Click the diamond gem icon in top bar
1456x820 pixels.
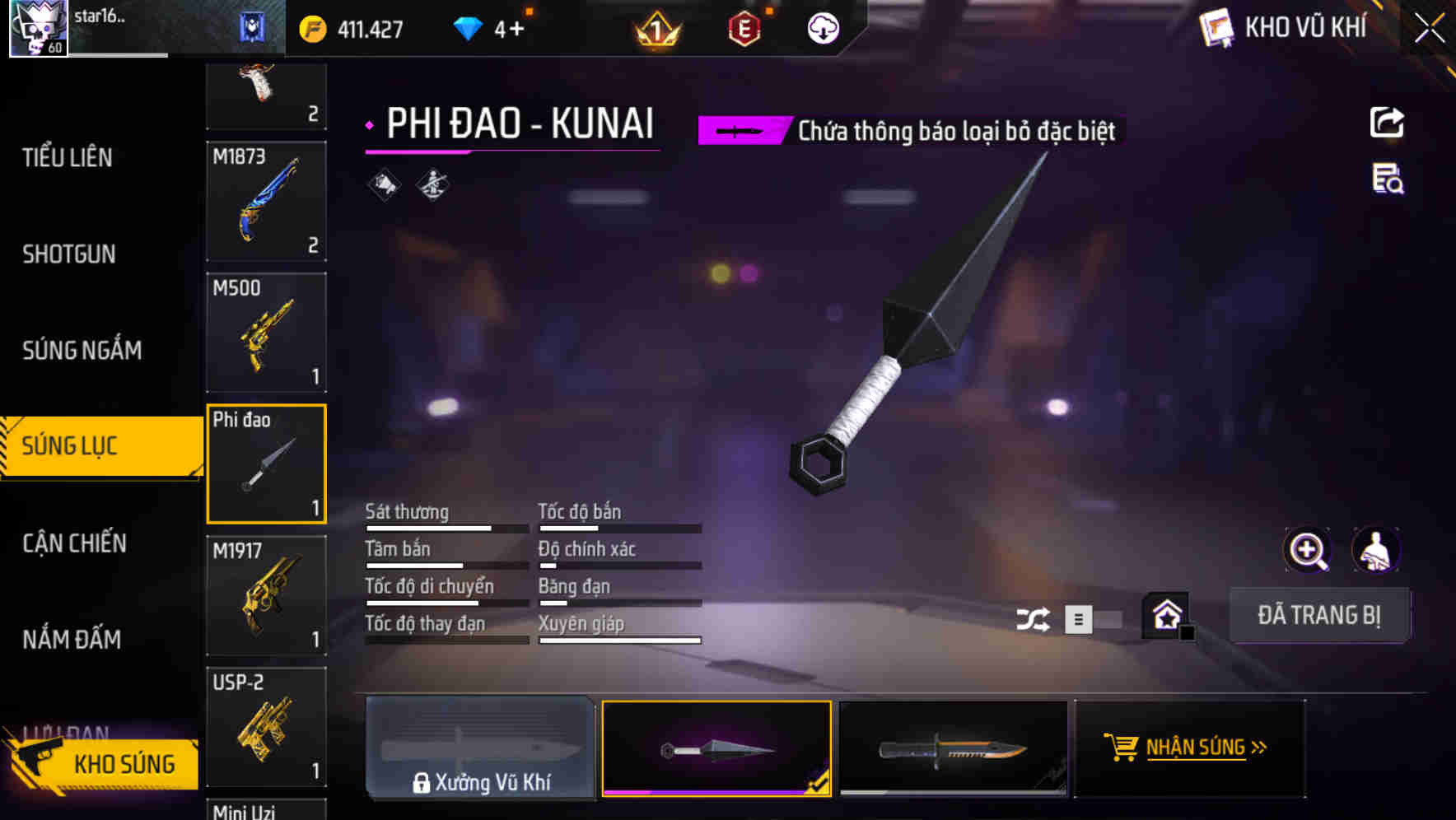(469, 28)
